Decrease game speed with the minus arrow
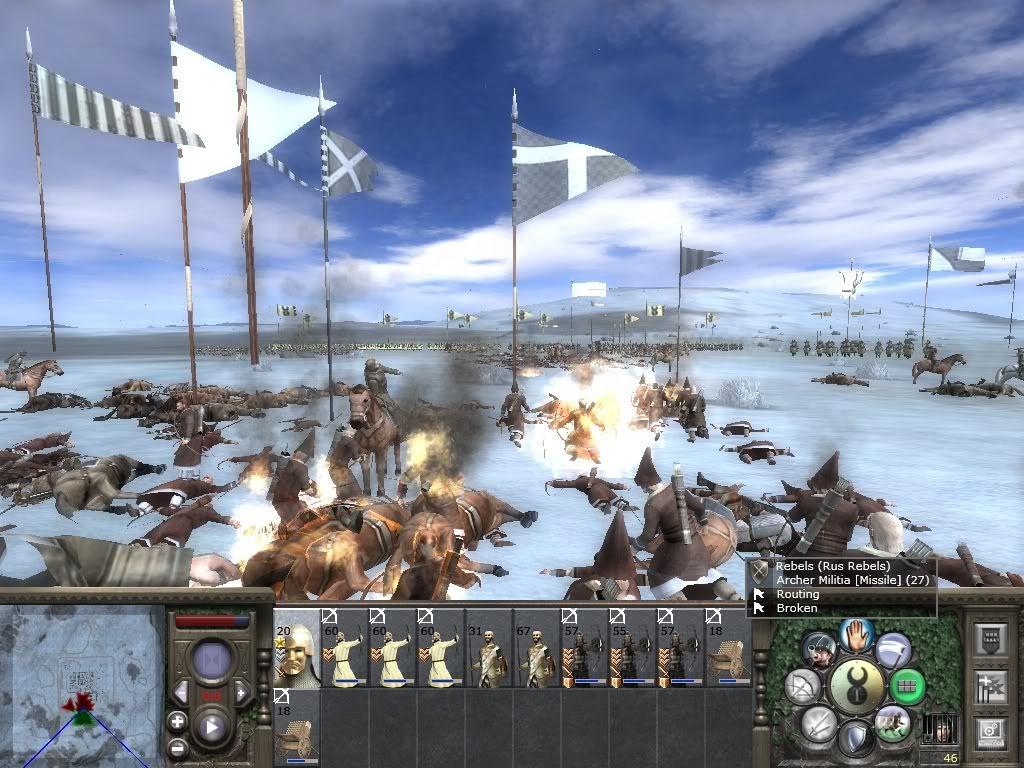 click(181, 693)
